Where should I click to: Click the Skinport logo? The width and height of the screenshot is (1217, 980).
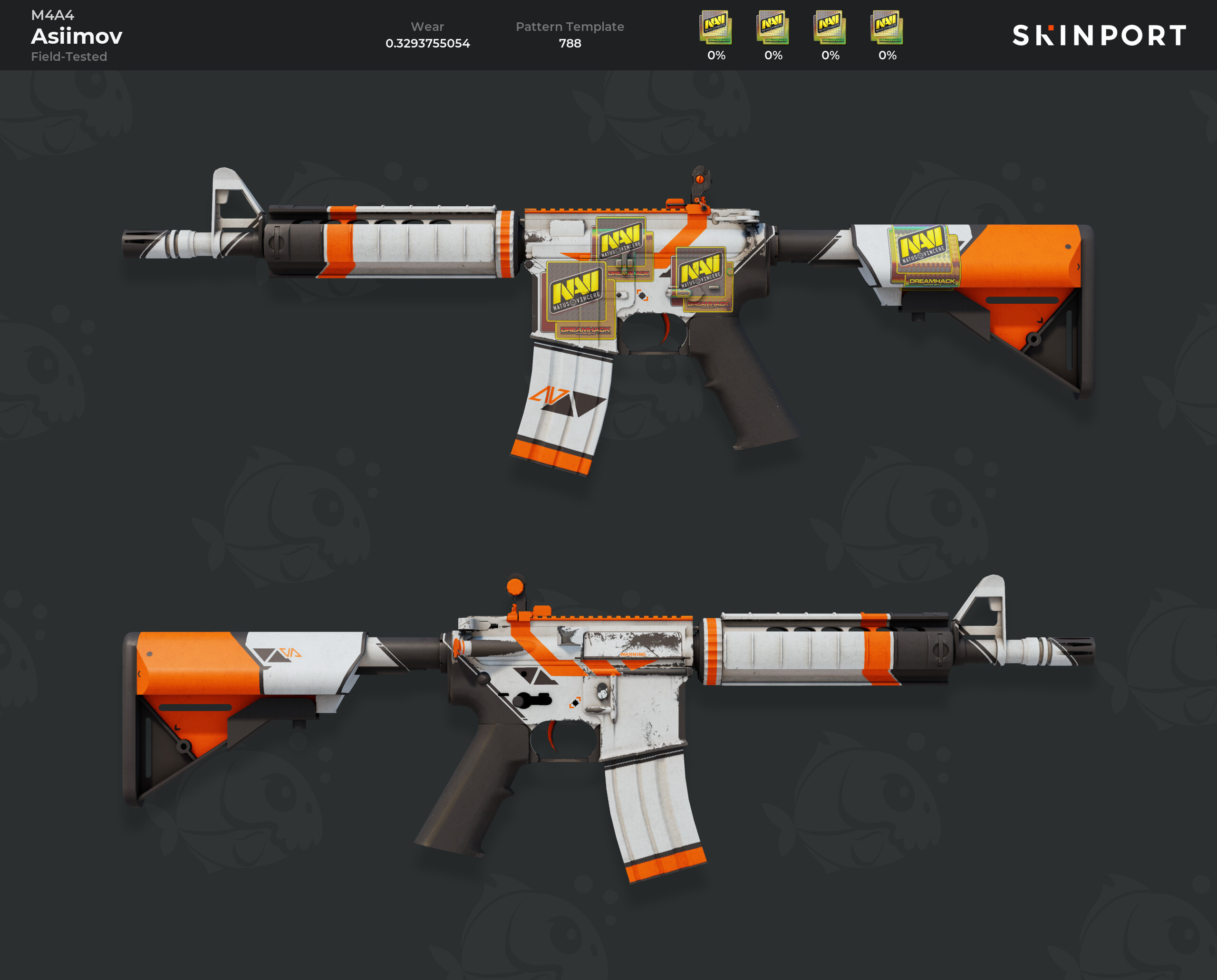coord(1099,36)
